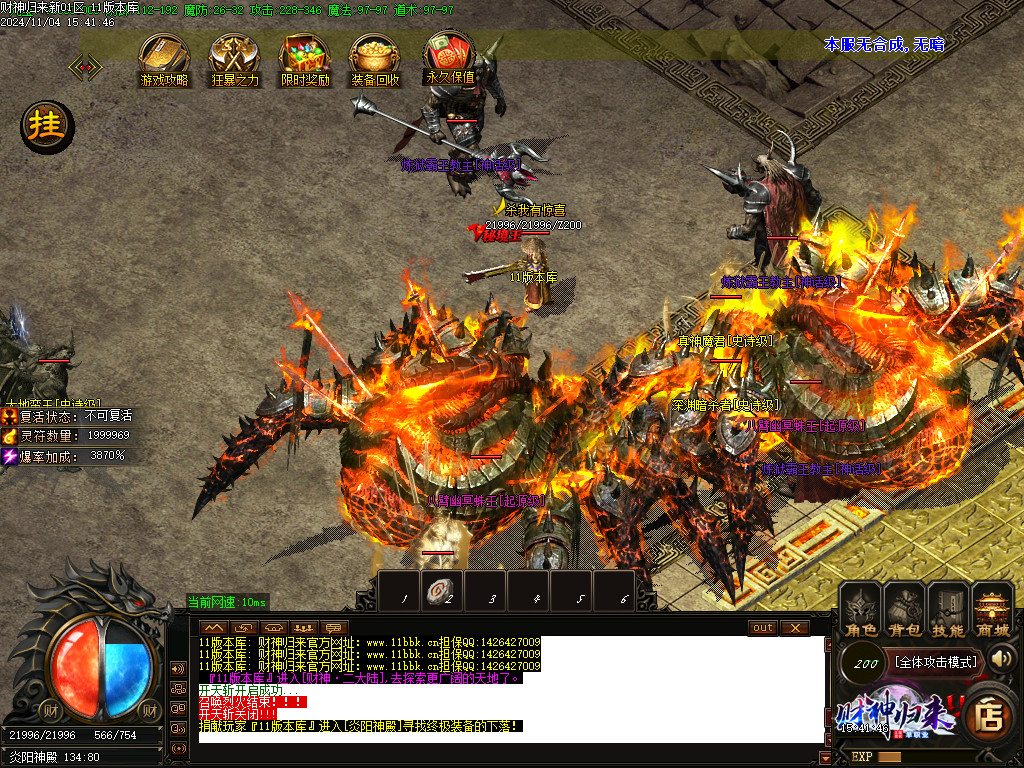Select the group channel three-people chat tab
This screenshot has width=1024, height=768.
pyautogui.click(x=302, y=627)
